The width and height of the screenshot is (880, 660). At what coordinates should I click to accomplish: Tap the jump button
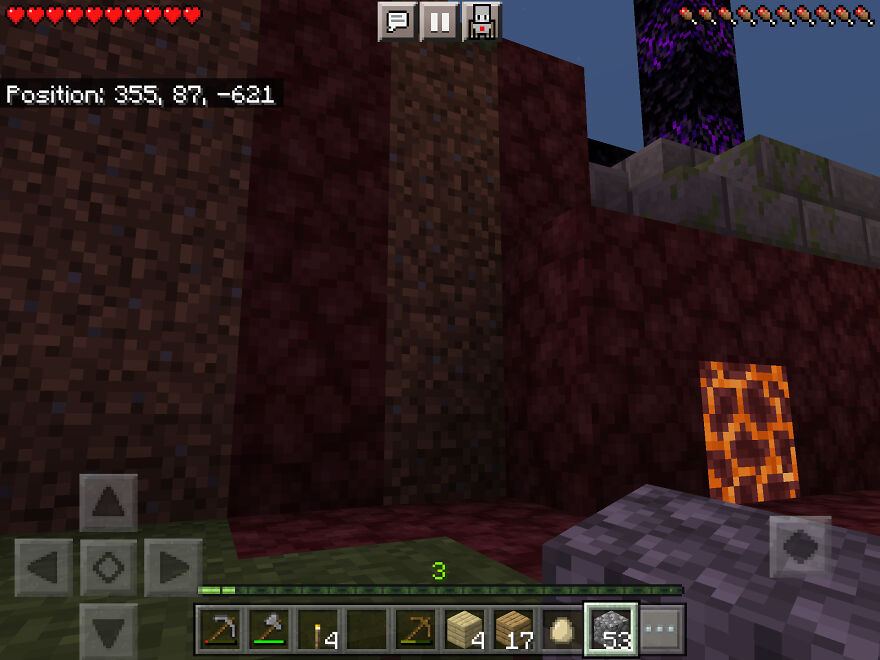[x=800, y=546]
